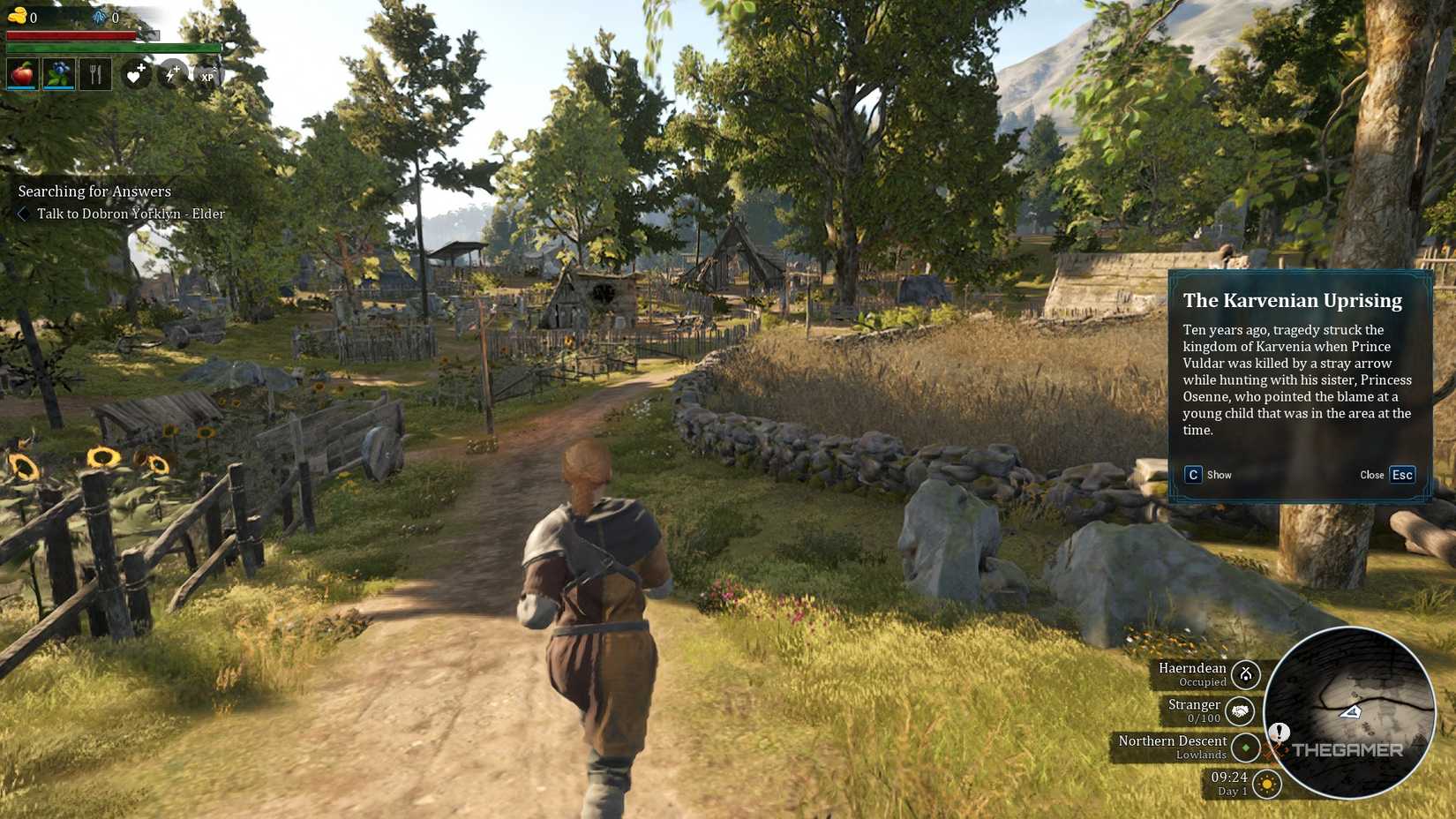
Task: Click the gold coins currency icon
Action: (16, 15)
